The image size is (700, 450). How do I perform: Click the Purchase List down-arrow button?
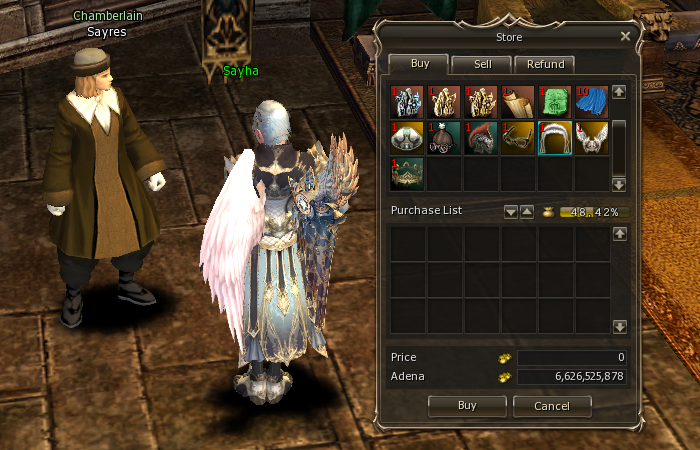pos(510,212)
